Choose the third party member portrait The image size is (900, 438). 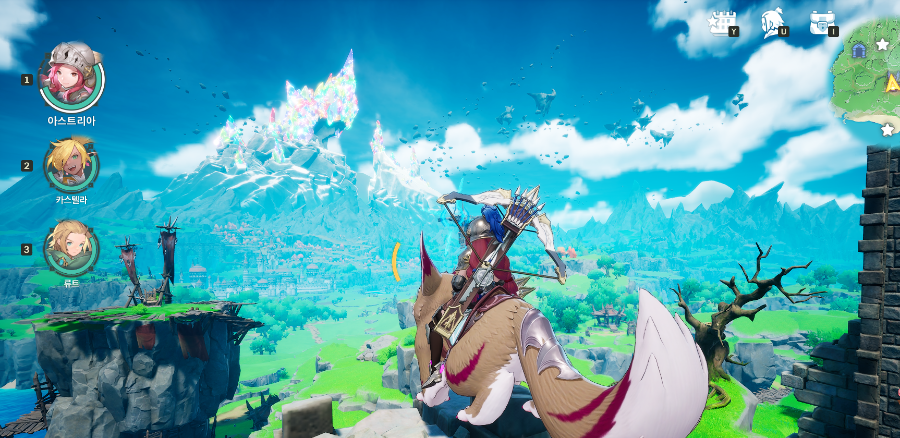71,247
